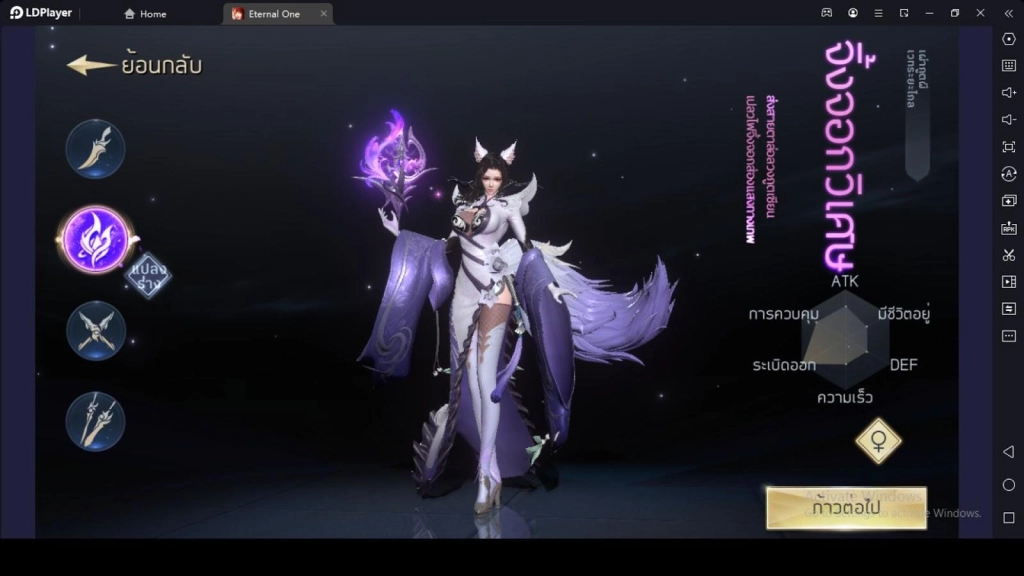Select the spear class icon
The height and width of the screenshot is (576, 1024).
tap(96, 421)
